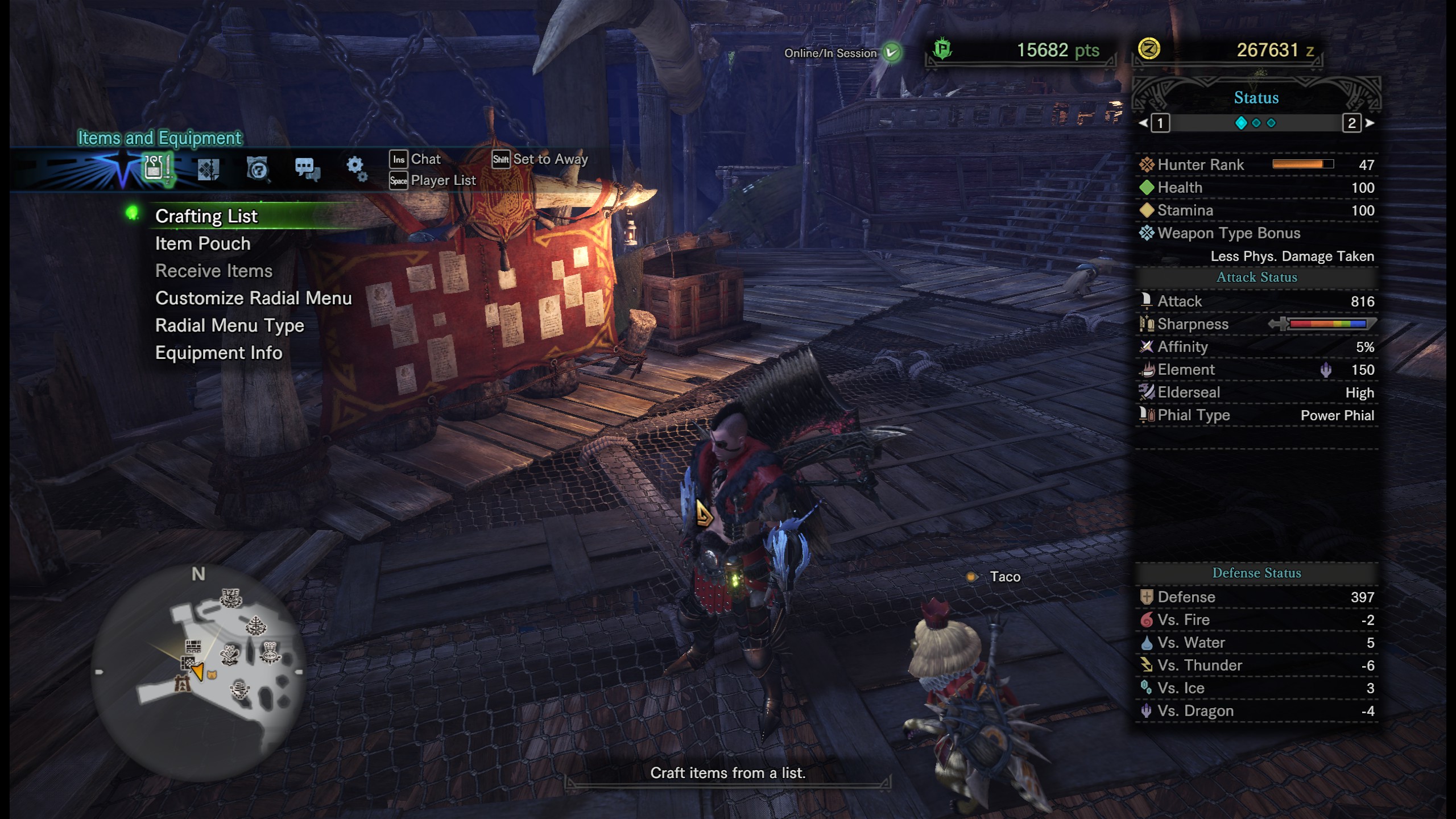Open Item Pouch from the menu

(202, 243)
